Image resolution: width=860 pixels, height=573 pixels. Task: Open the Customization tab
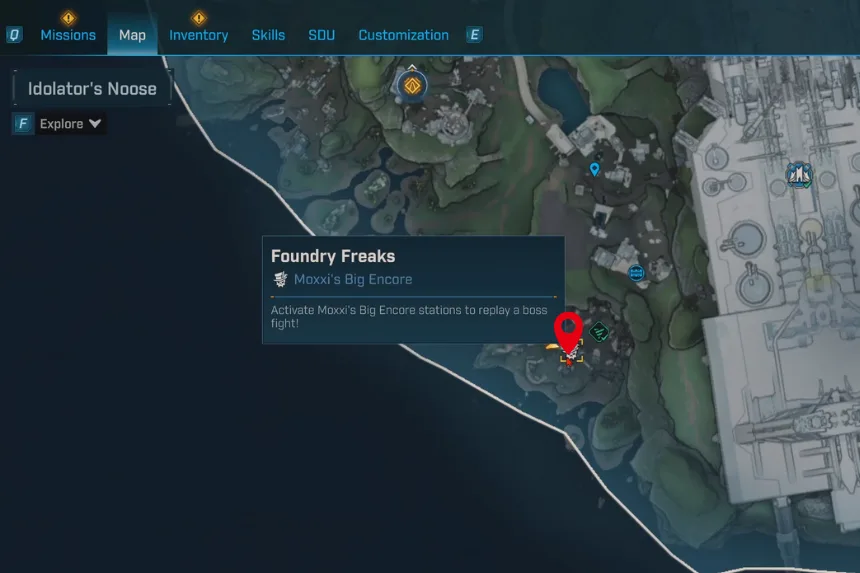403,35
